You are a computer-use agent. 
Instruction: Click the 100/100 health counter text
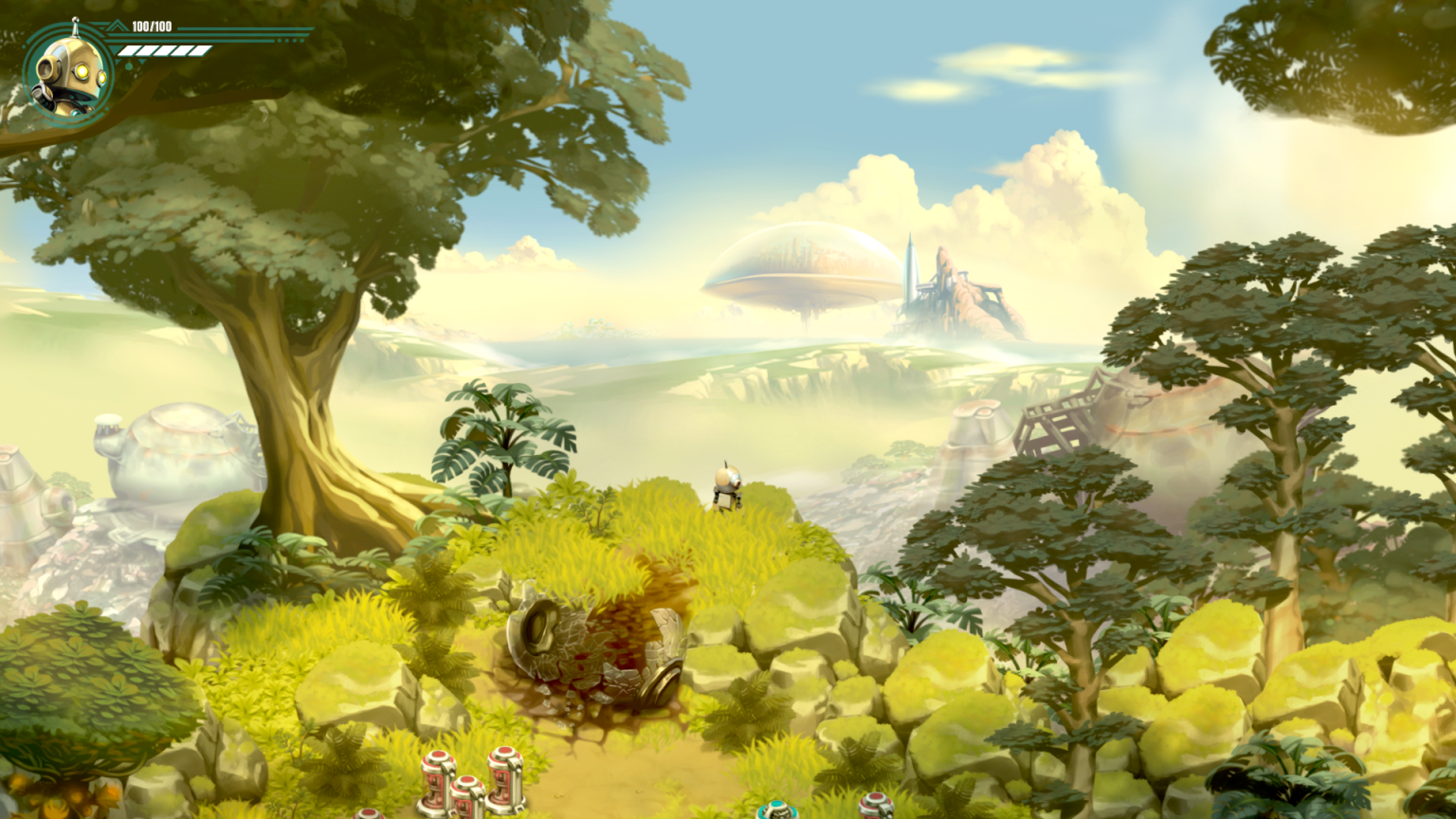pyautogui.click(x=152, y=27)
